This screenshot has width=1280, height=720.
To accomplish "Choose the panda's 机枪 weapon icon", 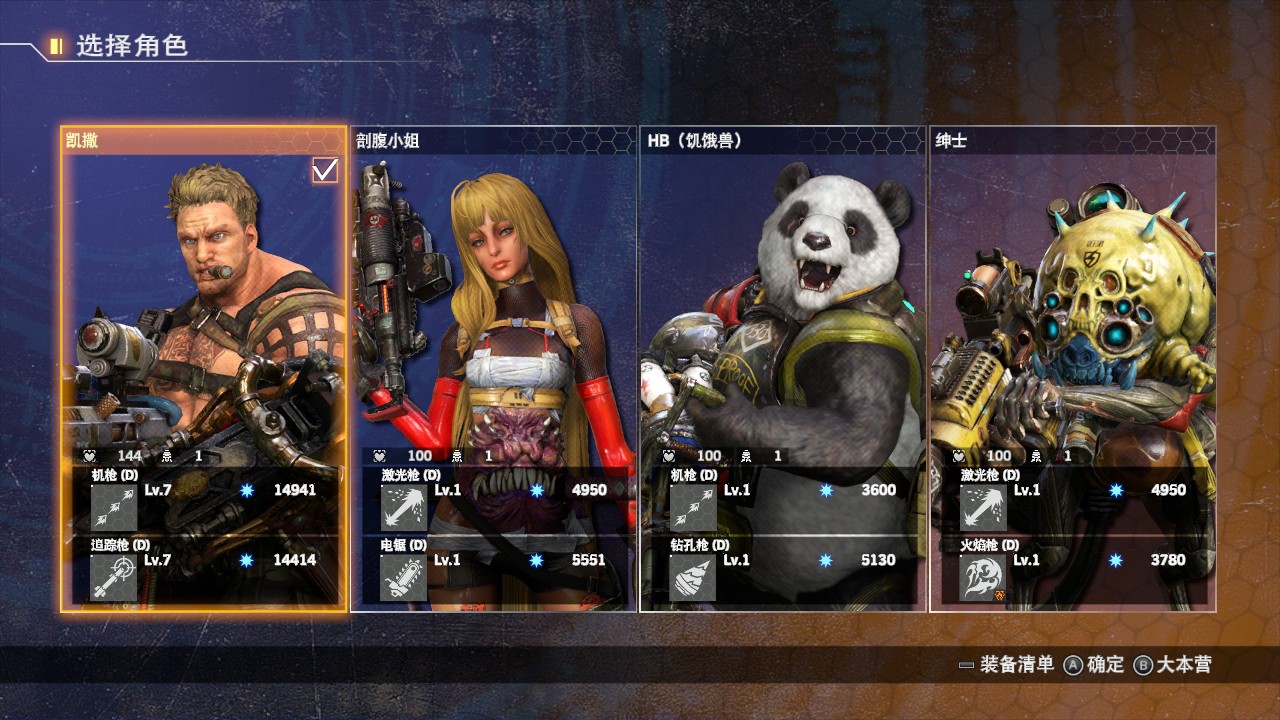I will pyautogui.click(x=693, y=507).
